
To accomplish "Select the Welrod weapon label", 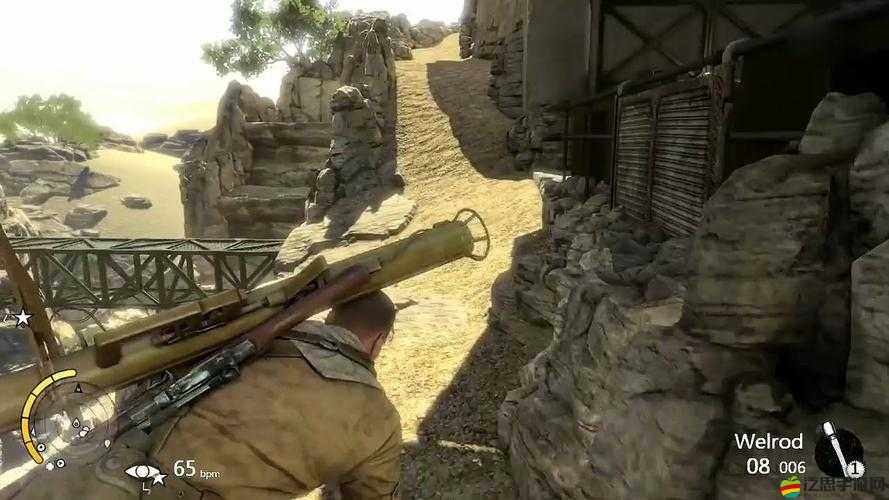I will coord(770,441).
